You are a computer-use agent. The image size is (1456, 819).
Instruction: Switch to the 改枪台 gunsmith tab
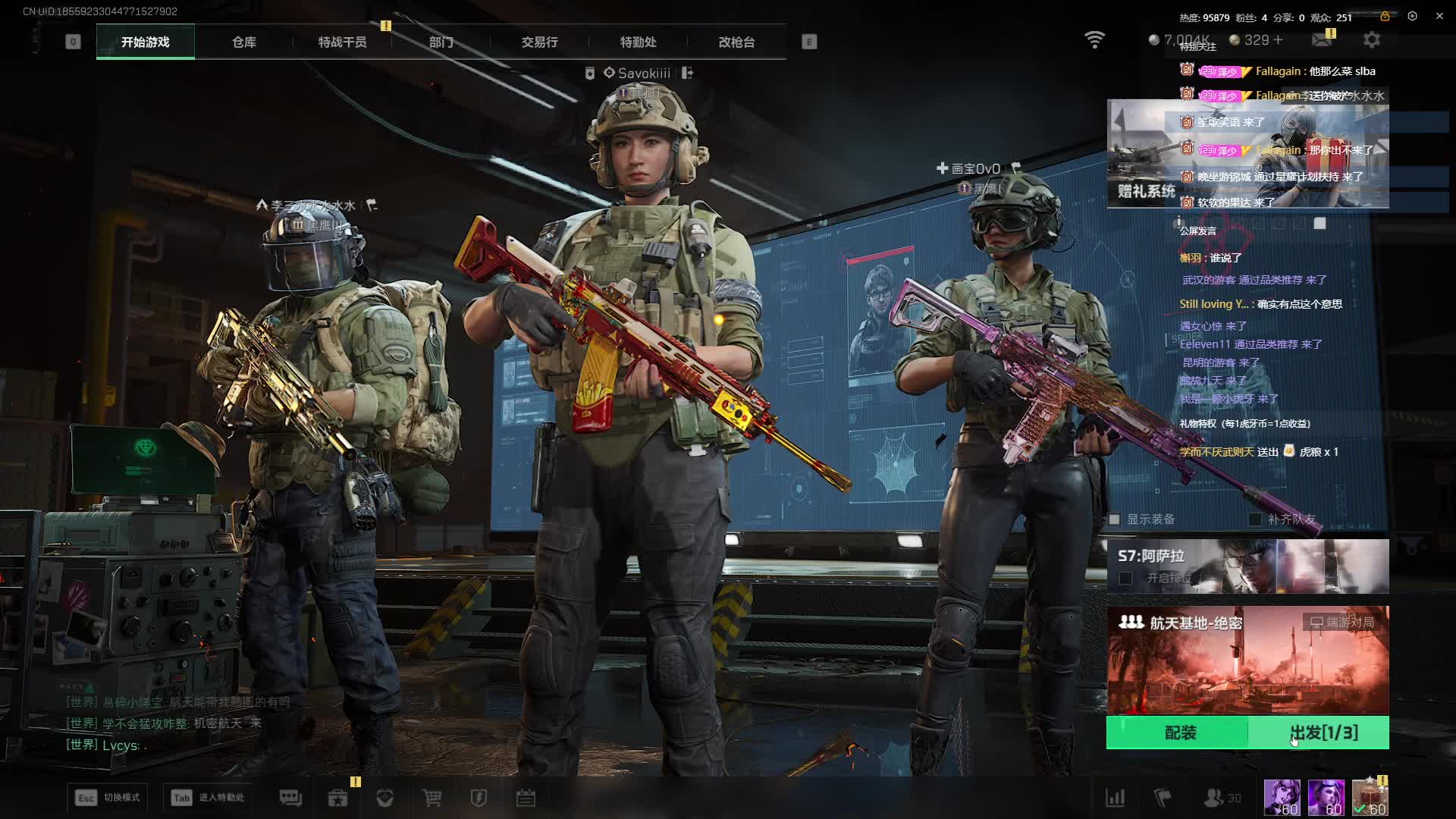point(736,42)
